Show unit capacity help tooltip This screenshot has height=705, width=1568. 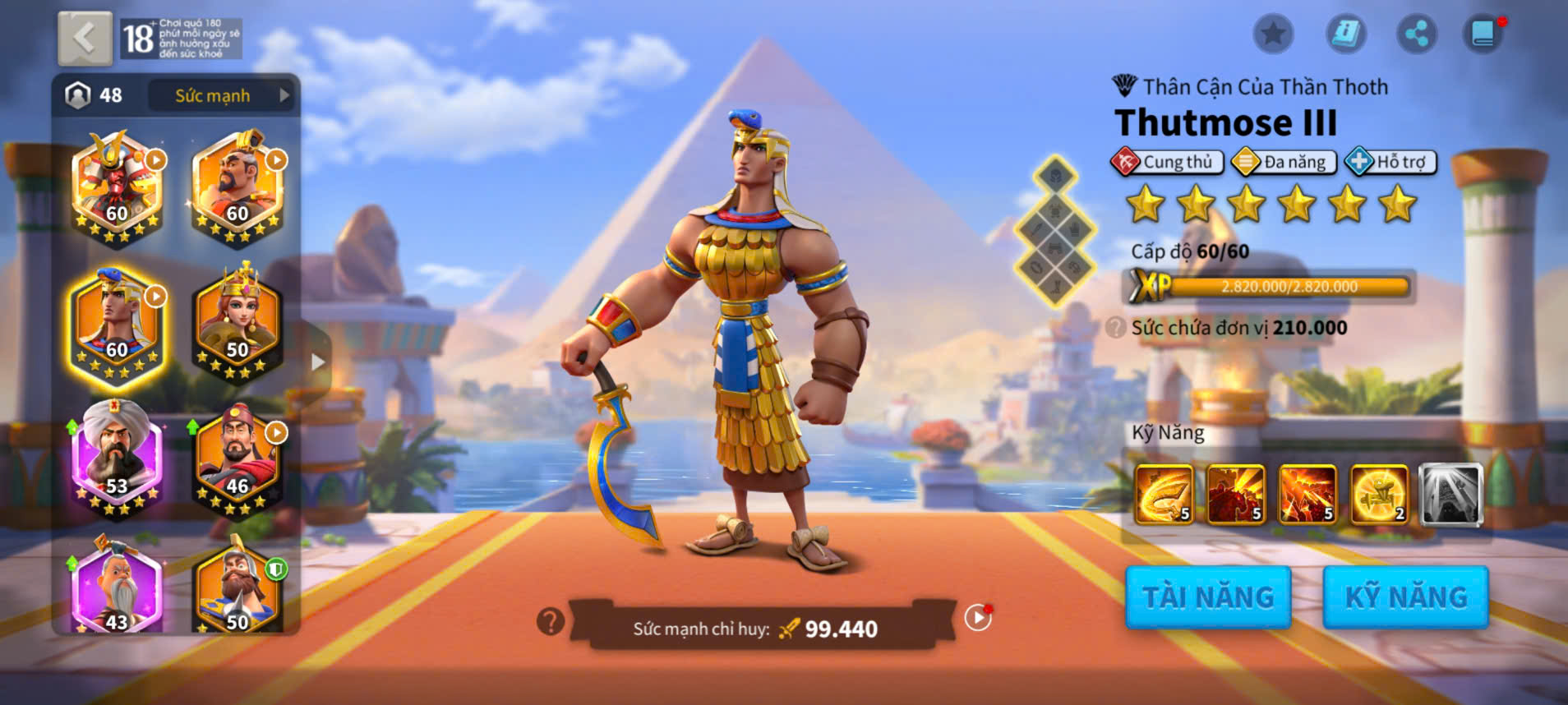click(1115, 328)
